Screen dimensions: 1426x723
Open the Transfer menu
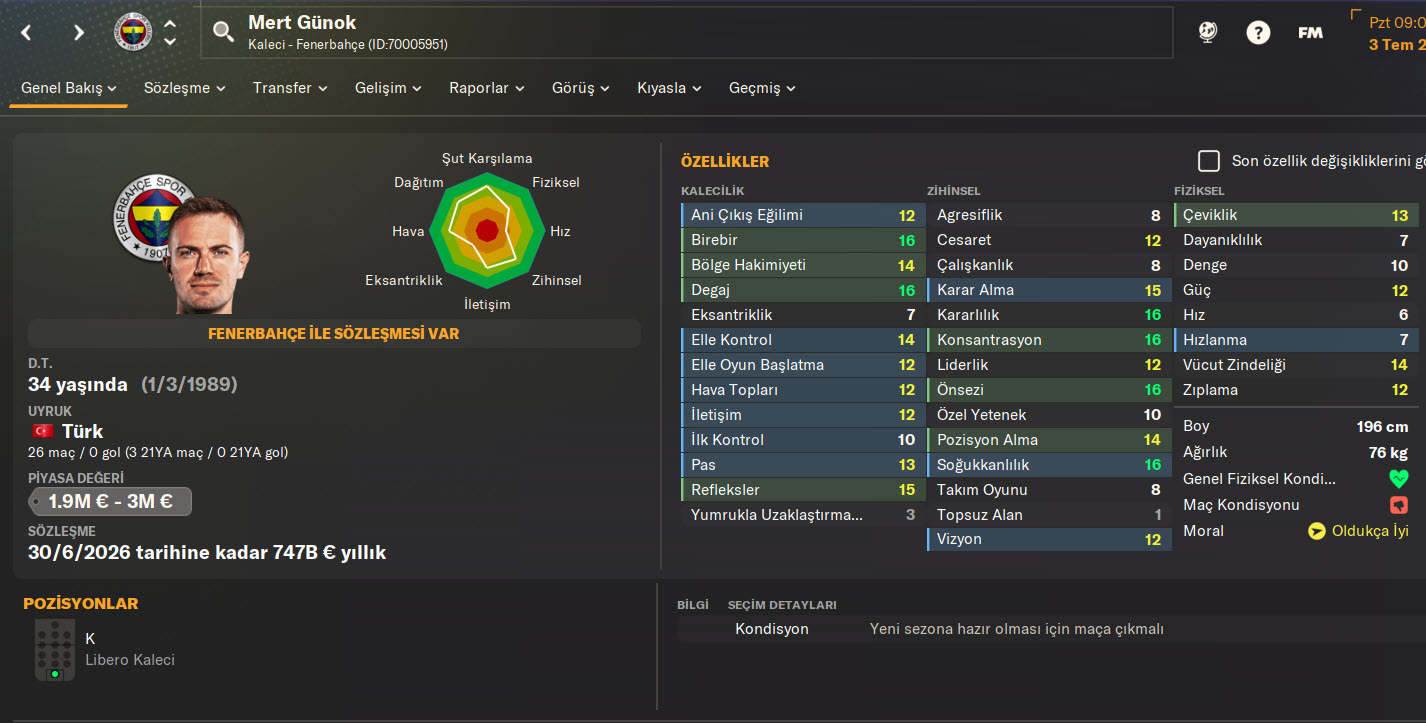coord(290,88)
